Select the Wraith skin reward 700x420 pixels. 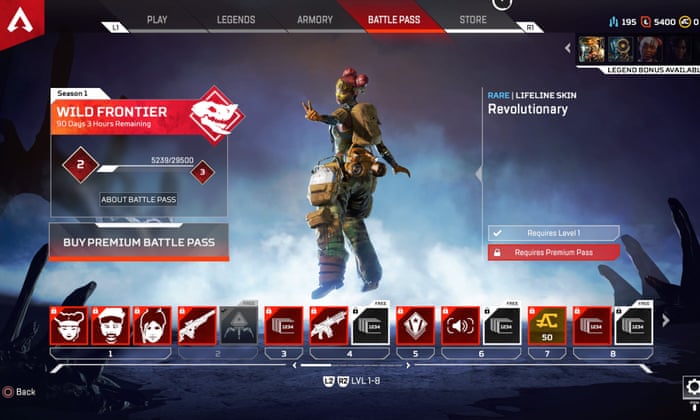152,326
